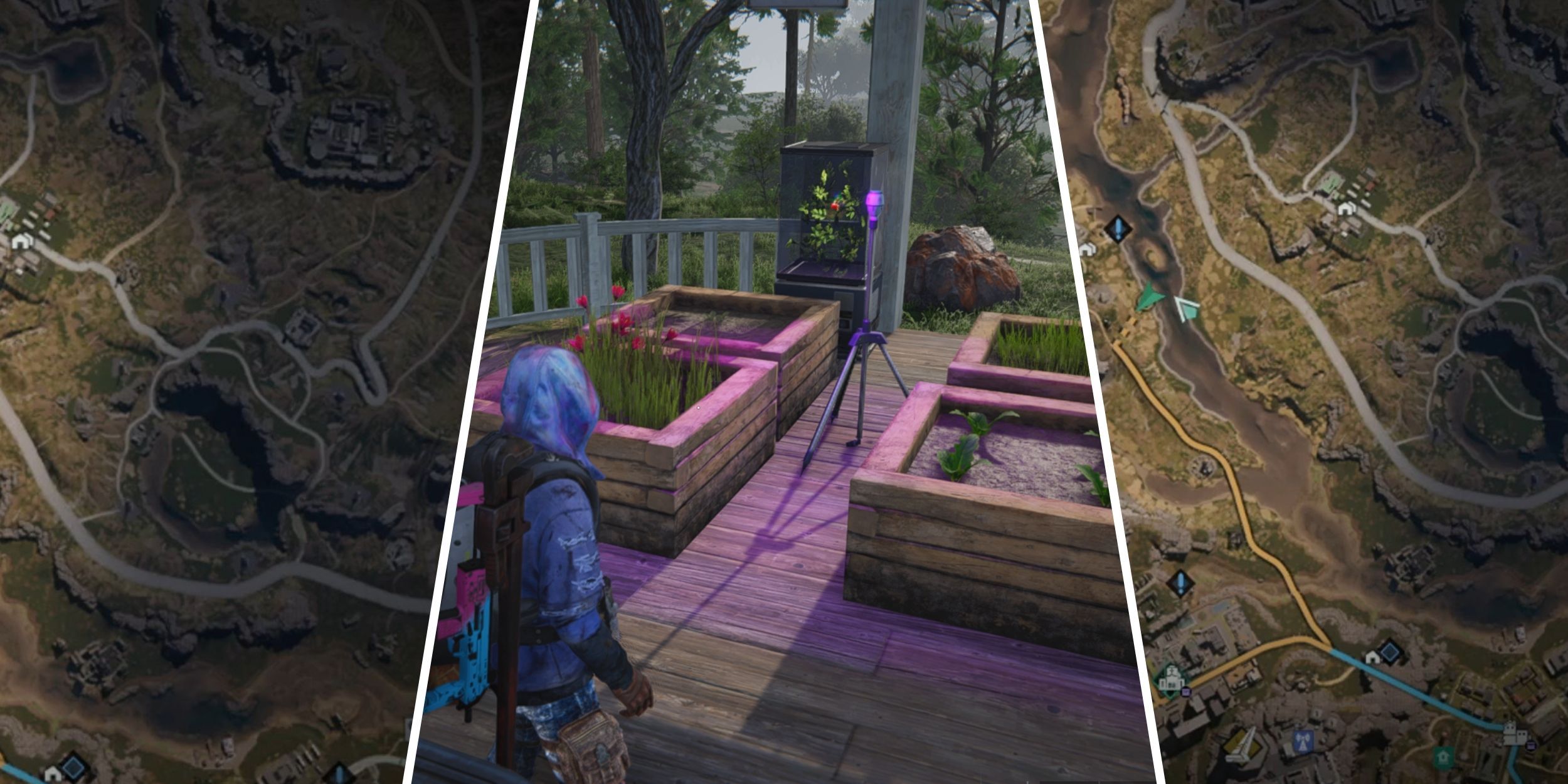The width and height of the screenshot is (1568, 784).
Task: Select the house icon on the left map's settlement
Action: pos(21,241)
